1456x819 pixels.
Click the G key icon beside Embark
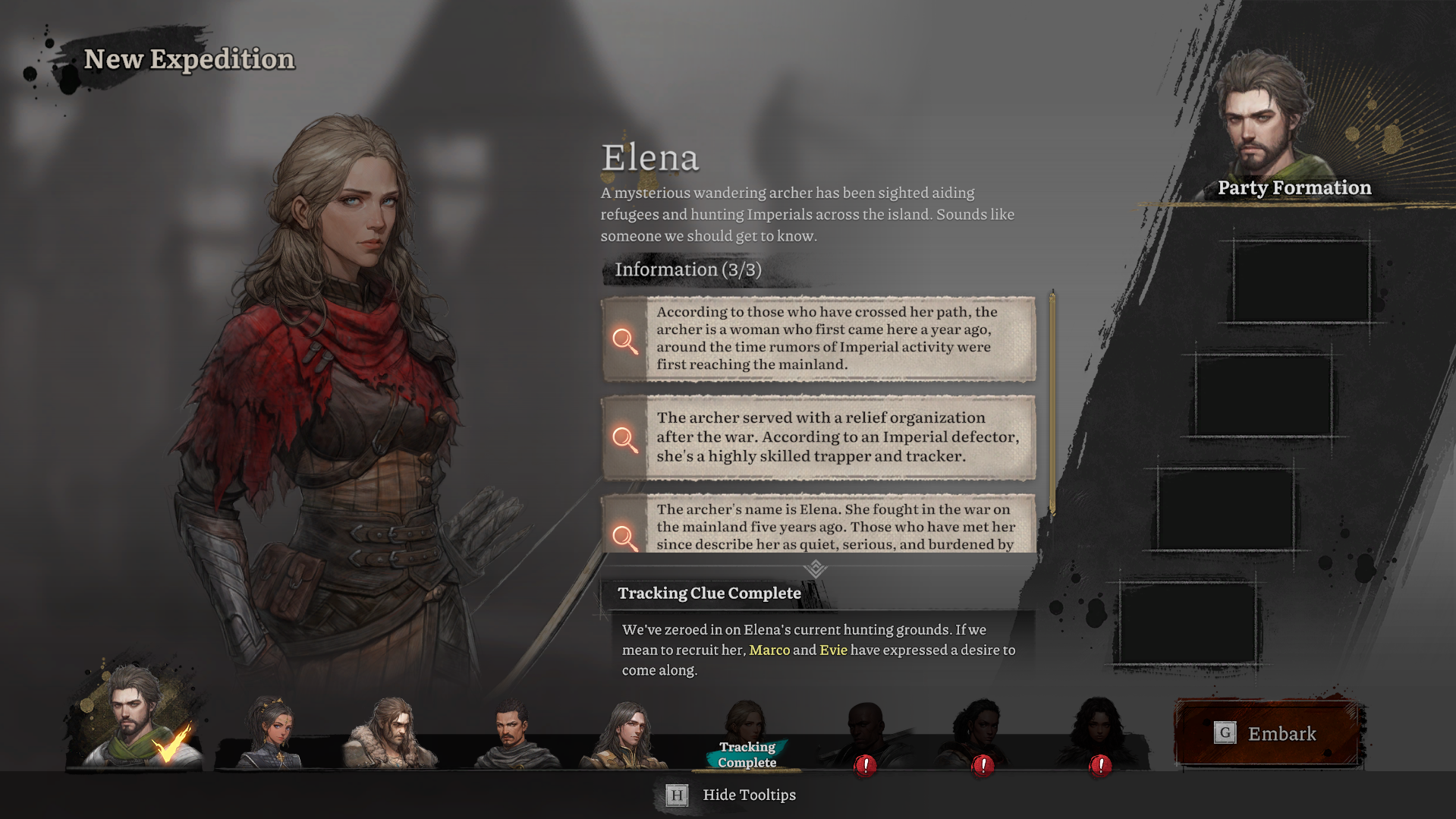1225,733
